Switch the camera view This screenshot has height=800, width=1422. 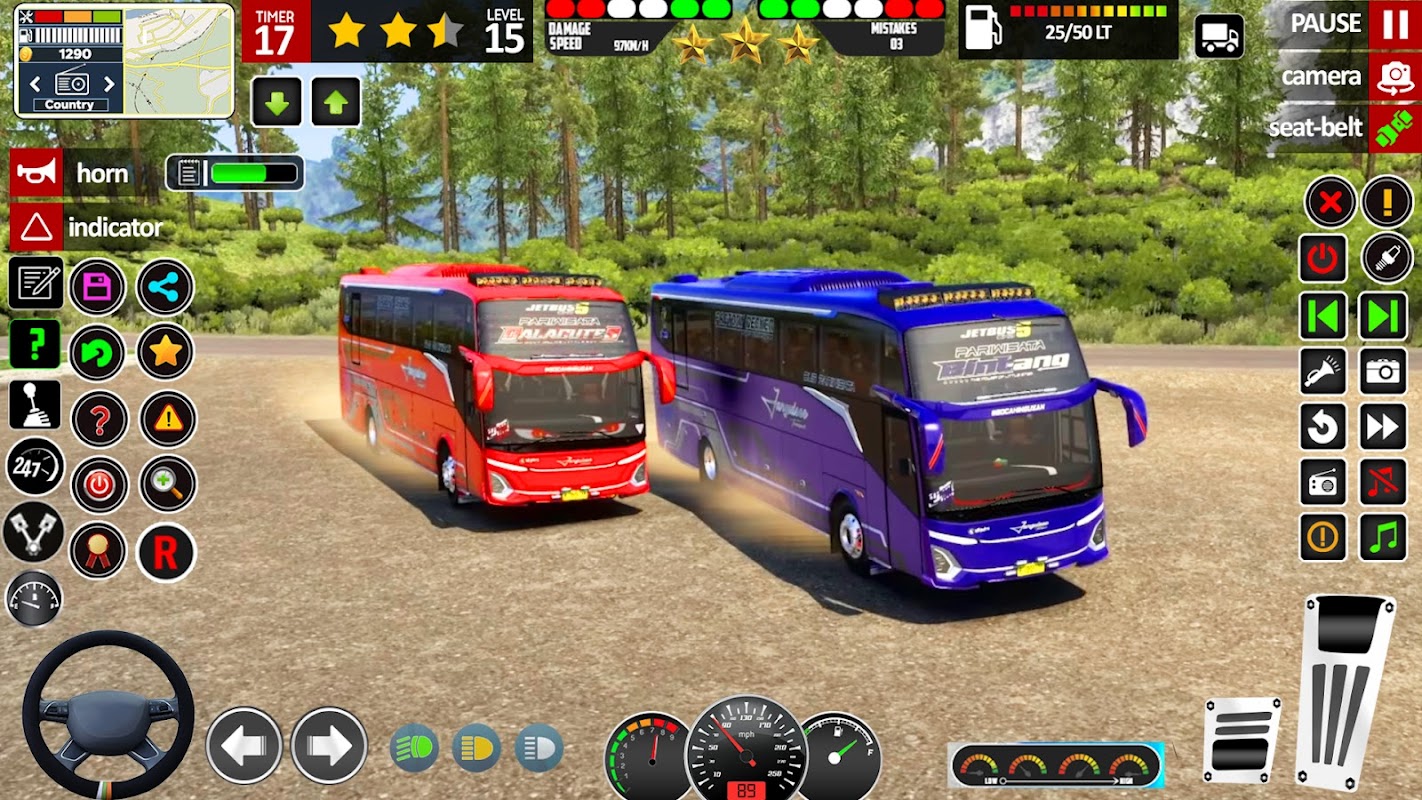(x=1394, y=77)
